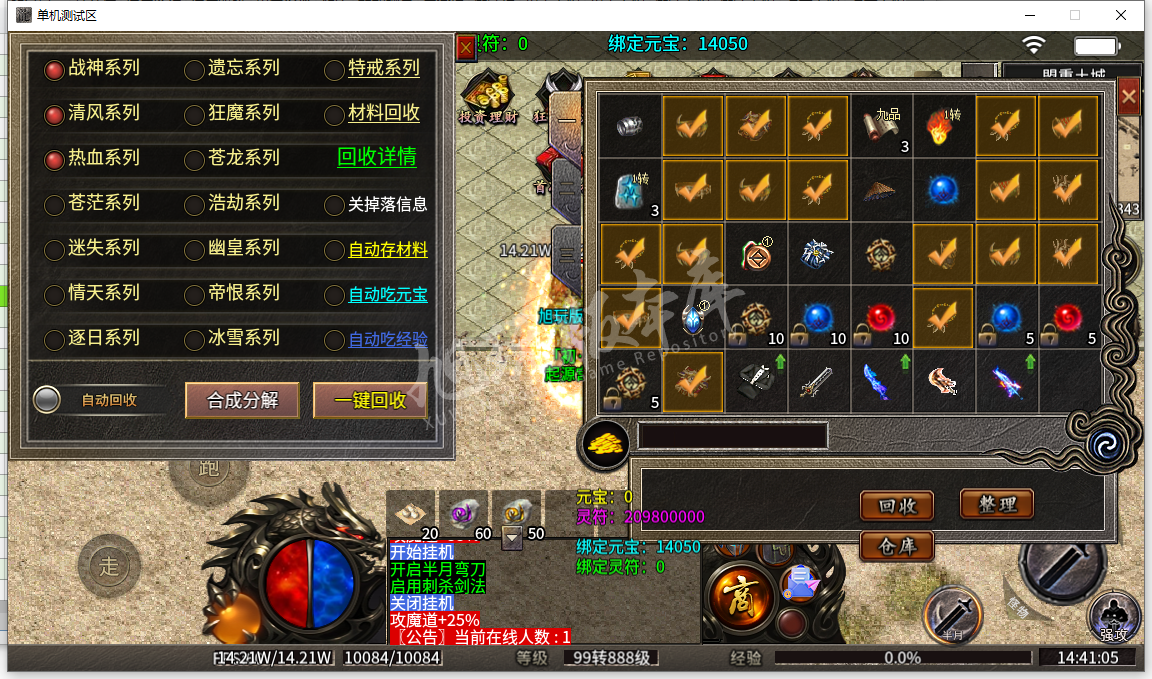The image size is (1152, 679).
Task: Enable 自动存材料
Action: click(334, 250)
